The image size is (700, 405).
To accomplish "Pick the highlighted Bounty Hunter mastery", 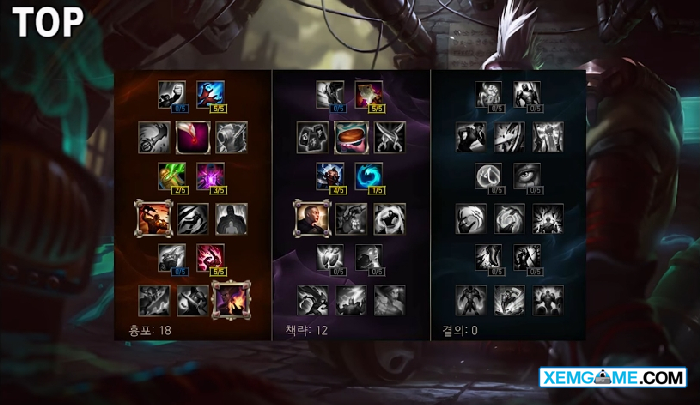I will [153, 217].
